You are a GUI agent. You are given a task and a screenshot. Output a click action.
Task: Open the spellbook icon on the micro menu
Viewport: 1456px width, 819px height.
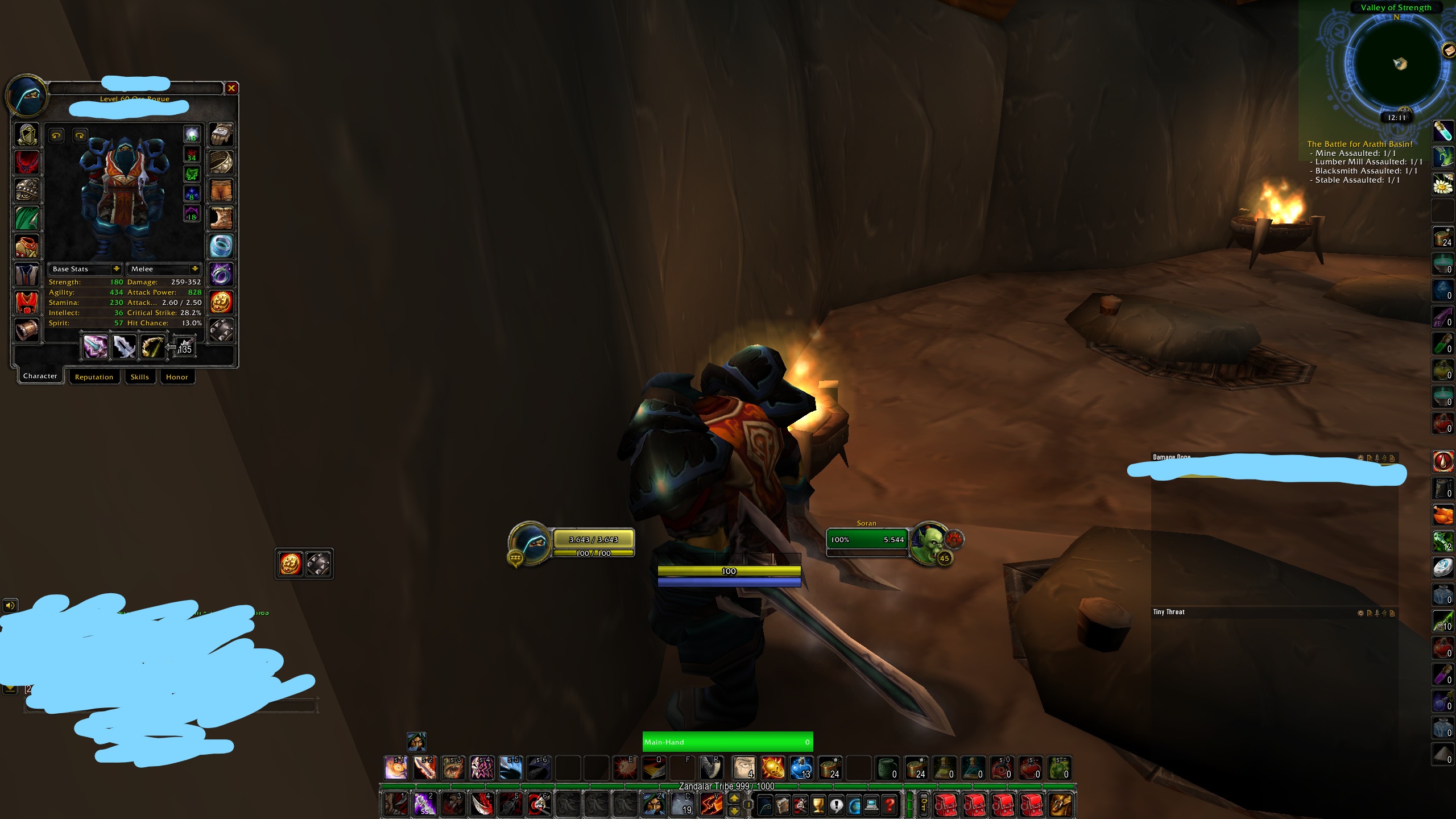[x=782, y=805]
